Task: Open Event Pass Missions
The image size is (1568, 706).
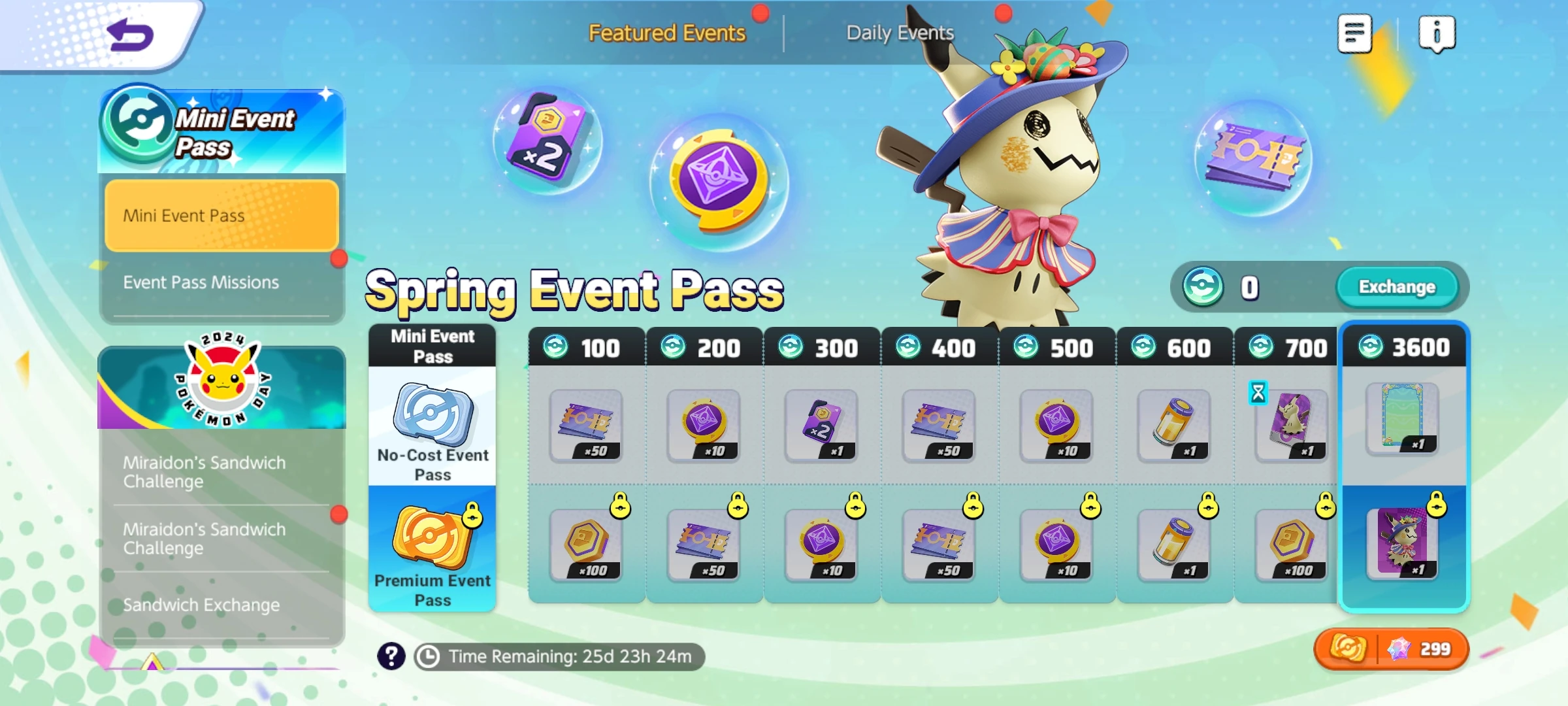Action: coord(220,282)
